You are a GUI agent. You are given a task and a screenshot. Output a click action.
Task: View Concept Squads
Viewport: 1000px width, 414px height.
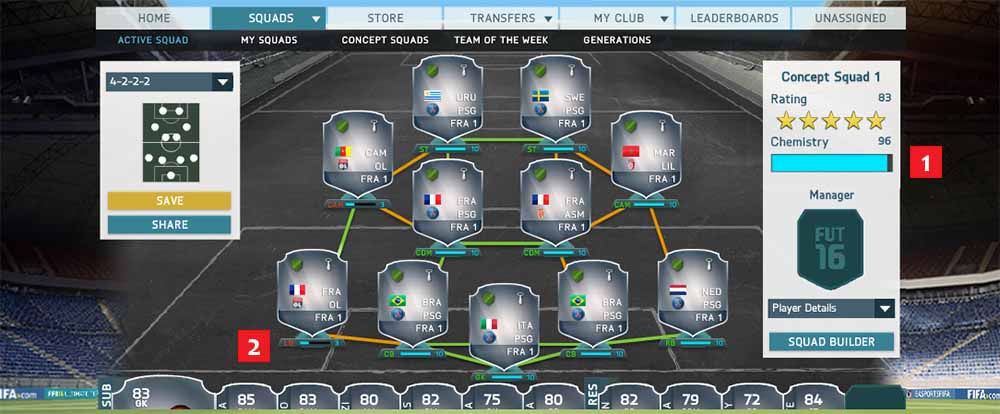[x=385, y=40]
